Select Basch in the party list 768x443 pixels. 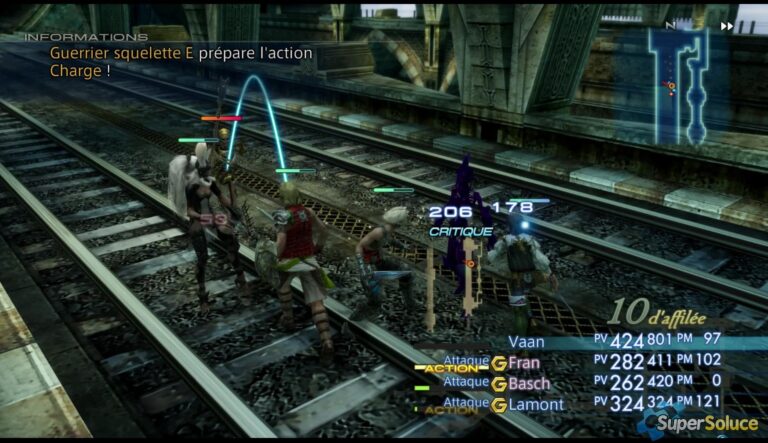(x=529, y=383)
